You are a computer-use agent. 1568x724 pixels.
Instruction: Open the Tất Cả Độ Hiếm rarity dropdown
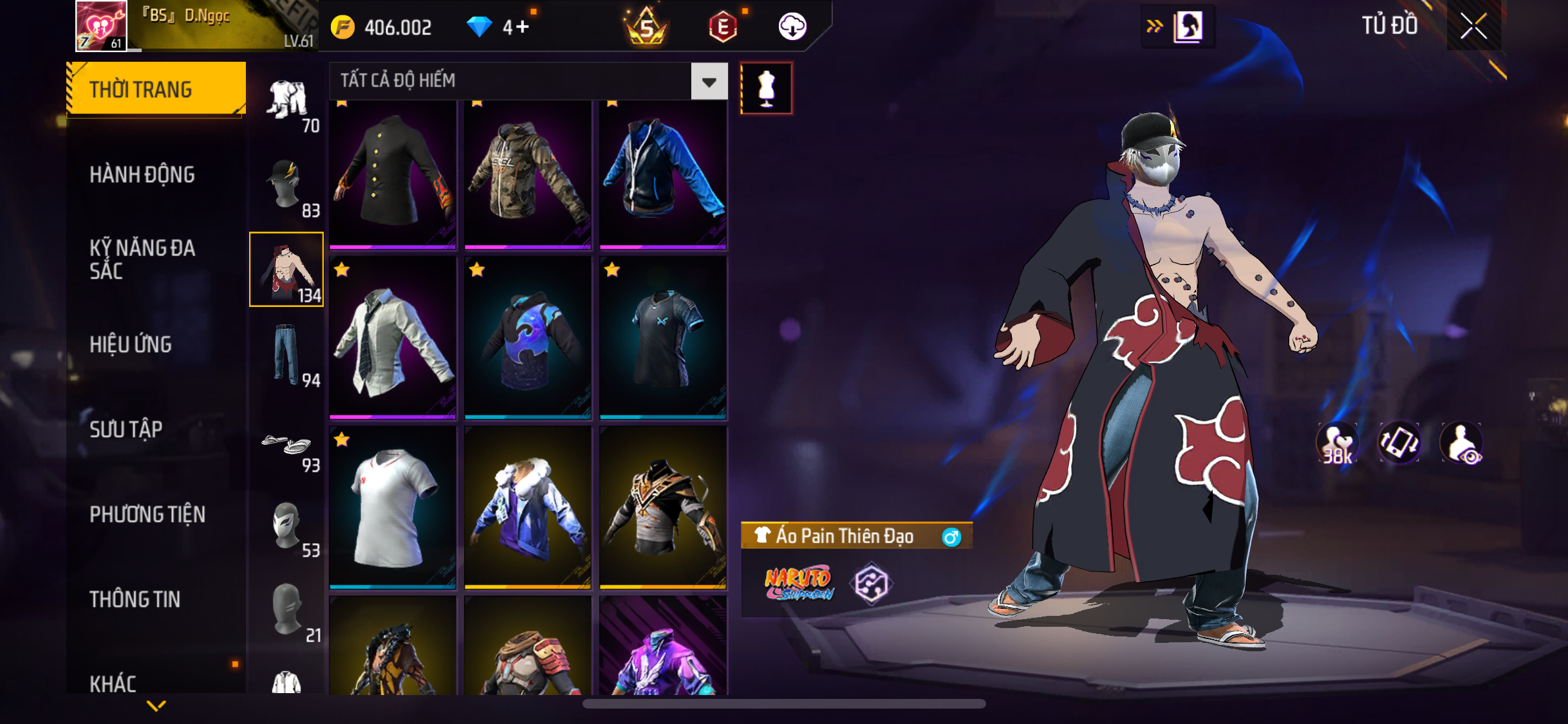click(709, 81)
